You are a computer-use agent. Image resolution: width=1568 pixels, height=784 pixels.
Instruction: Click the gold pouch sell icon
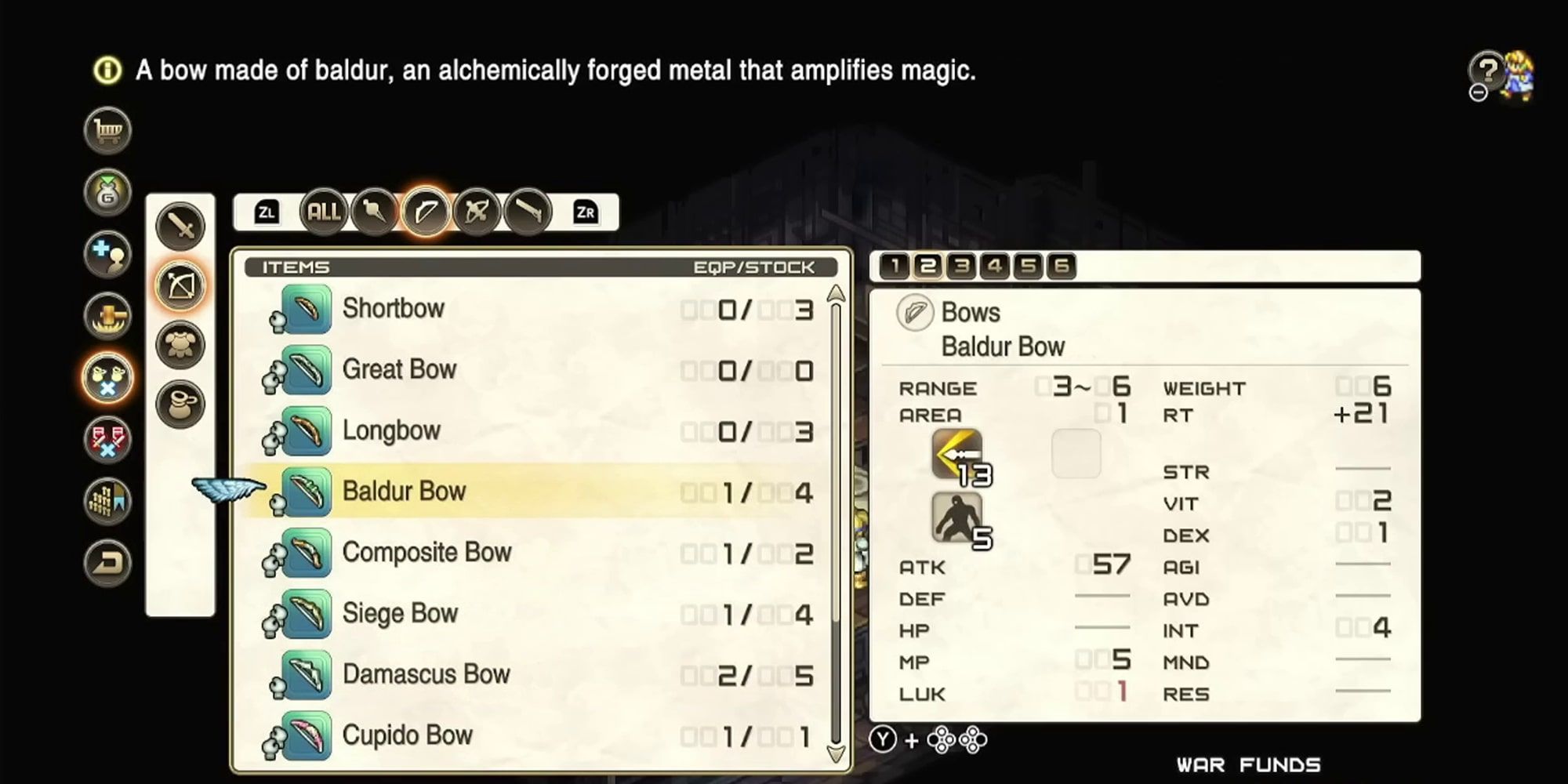[107, 191]
